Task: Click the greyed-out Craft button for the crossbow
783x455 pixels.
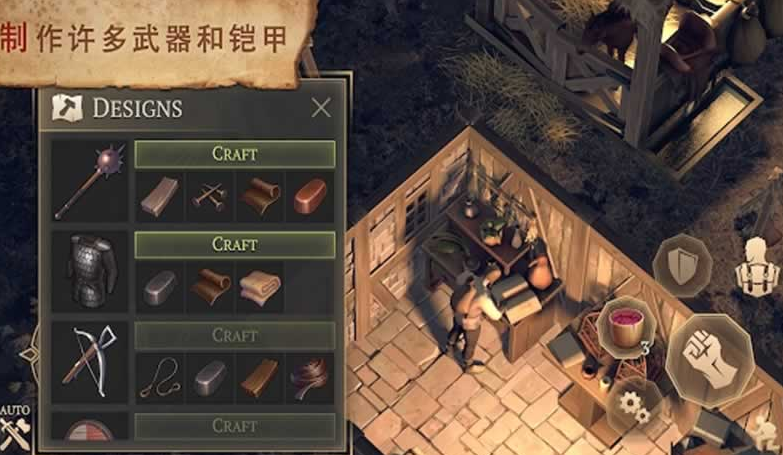Action: (235, 335)
